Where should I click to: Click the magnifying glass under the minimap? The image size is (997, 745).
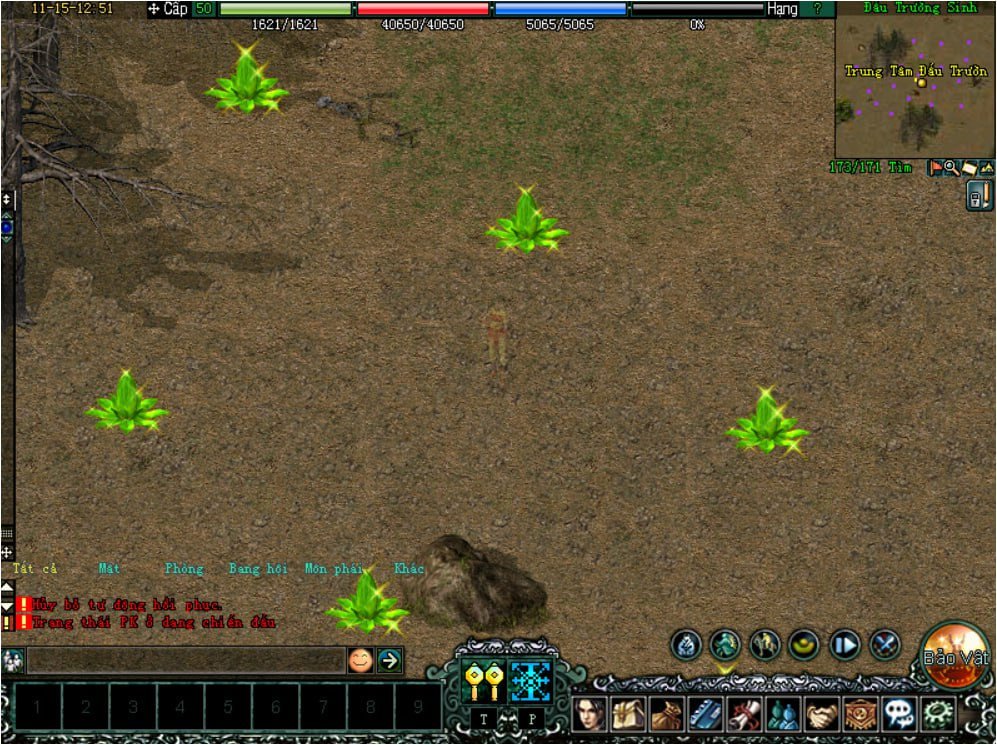(951, 168)
